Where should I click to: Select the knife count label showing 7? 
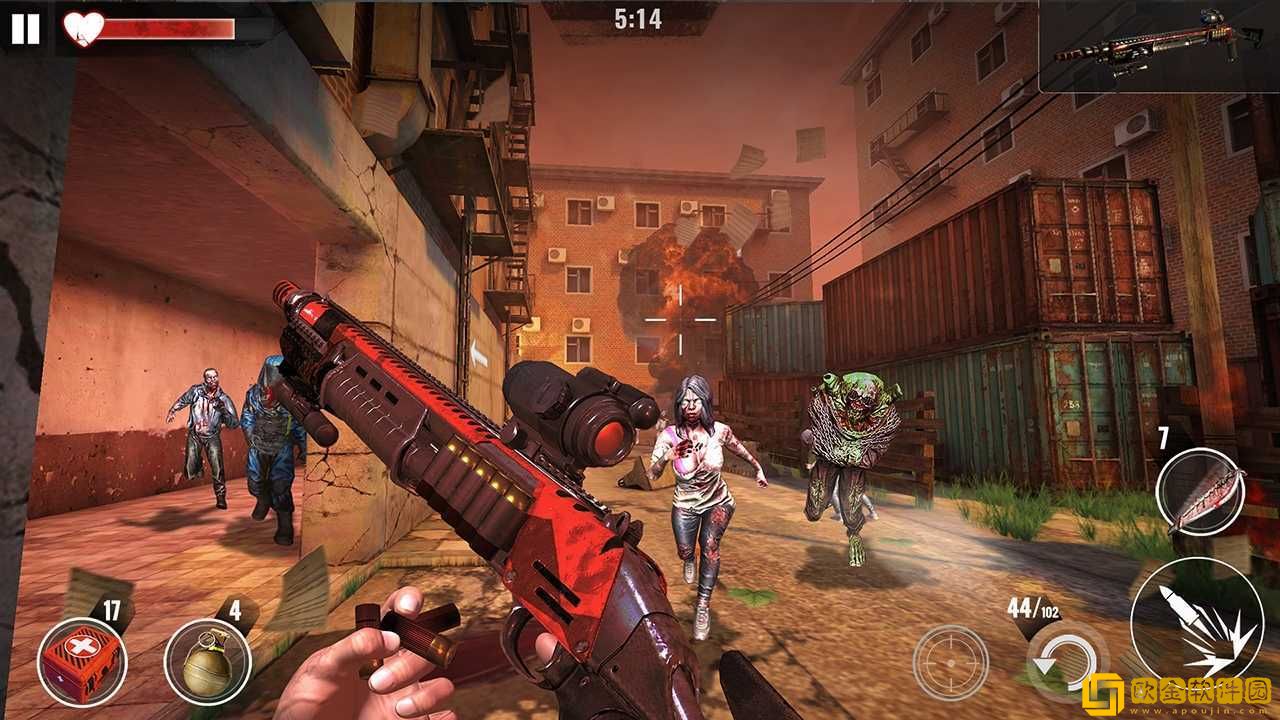(1161, 436)
